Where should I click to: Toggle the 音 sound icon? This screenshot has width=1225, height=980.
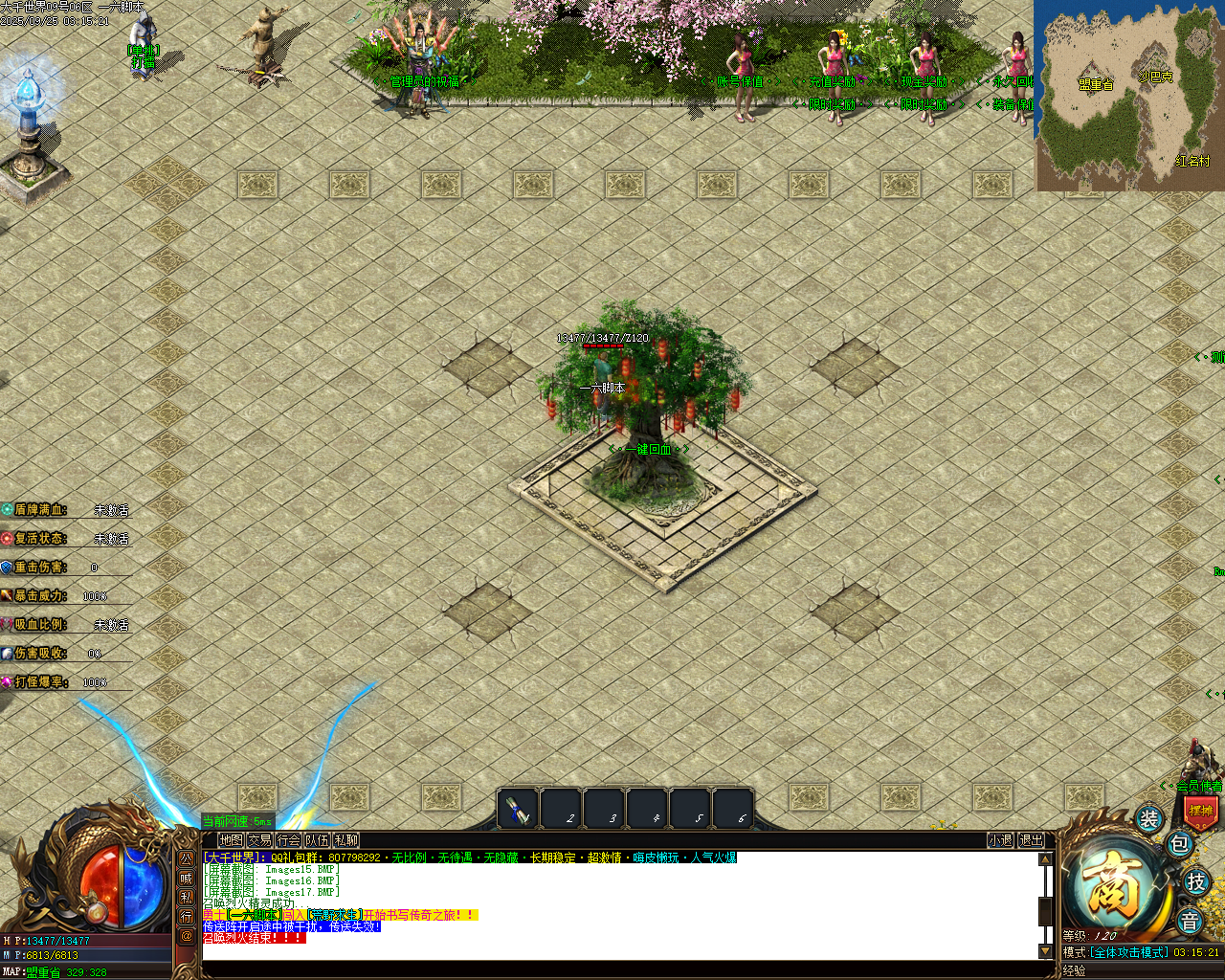(x=1191, y=922)
